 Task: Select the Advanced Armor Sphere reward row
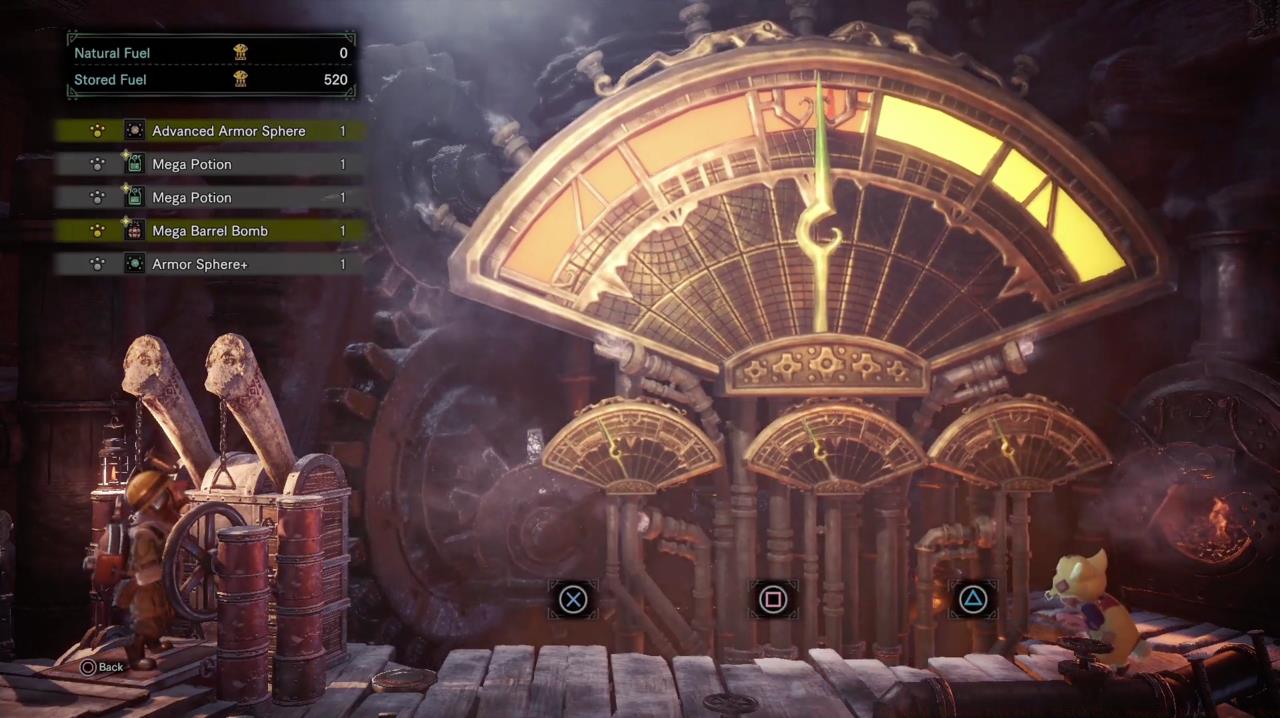(x=210, y=131)
